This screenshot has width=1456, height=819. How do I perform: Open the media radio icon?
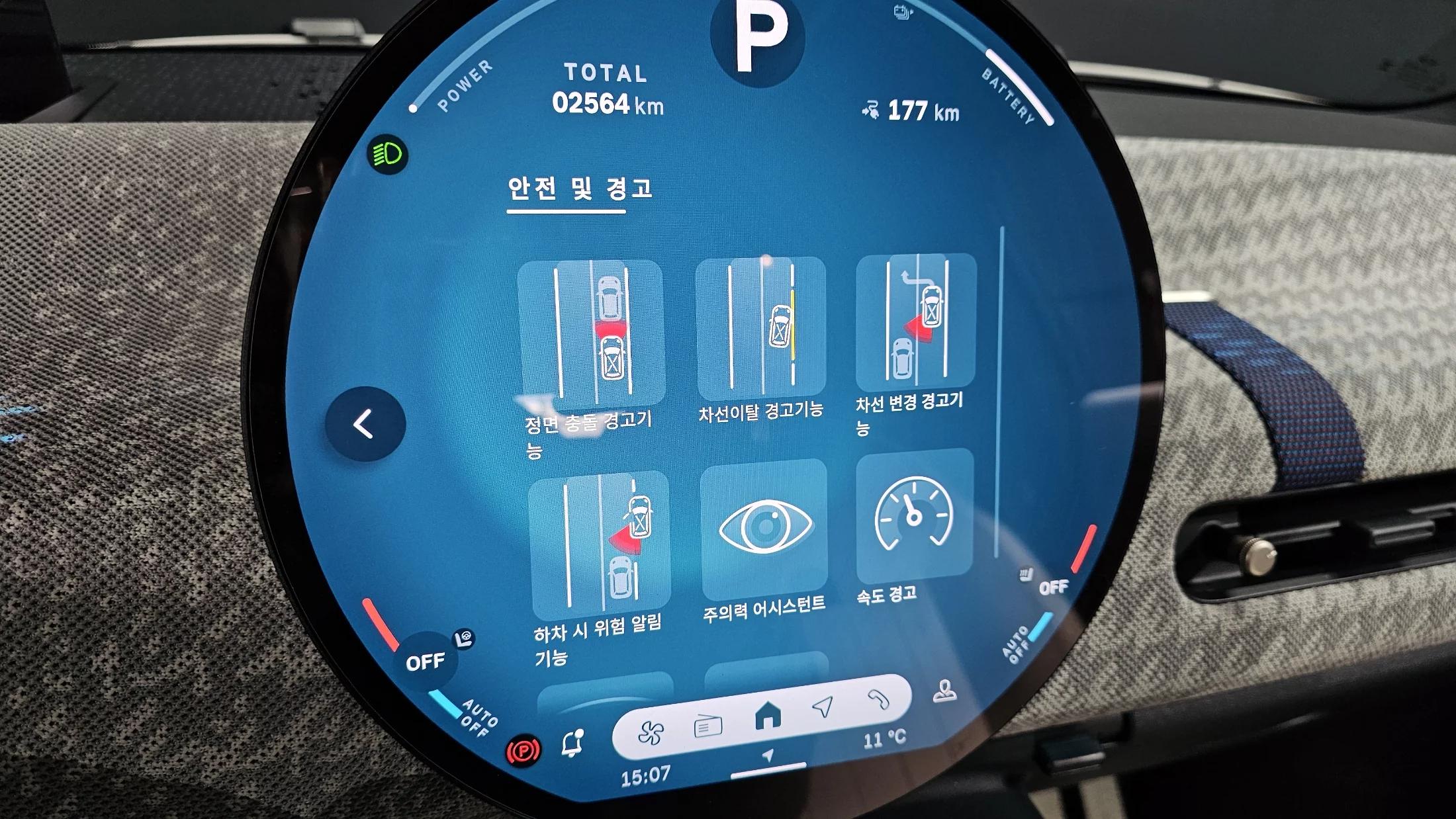pos(707,726)
